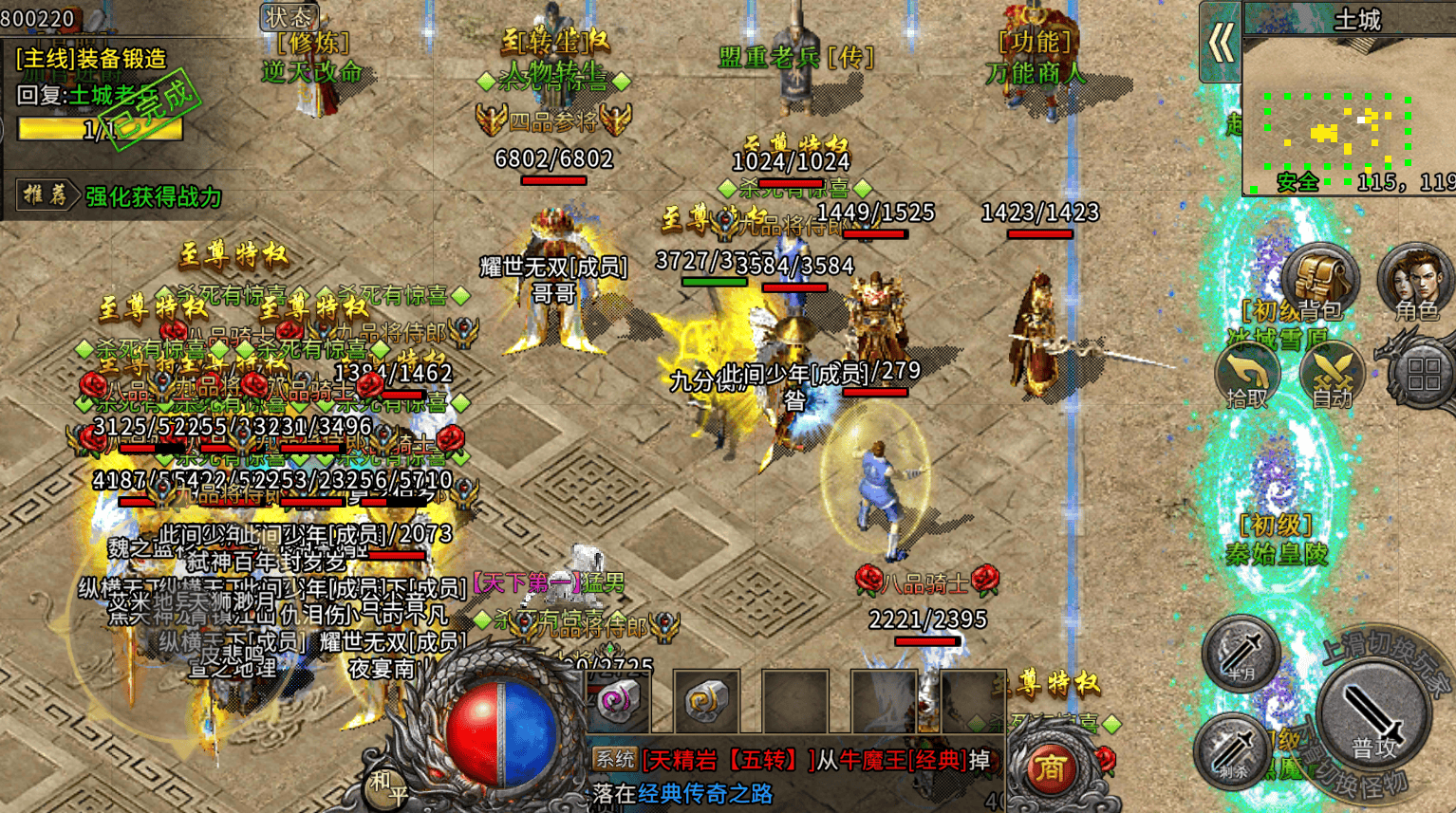This screenshot has height=813, width=1456.
Task: Use the 普攻 basic attack button
Action: [1373, 718]
